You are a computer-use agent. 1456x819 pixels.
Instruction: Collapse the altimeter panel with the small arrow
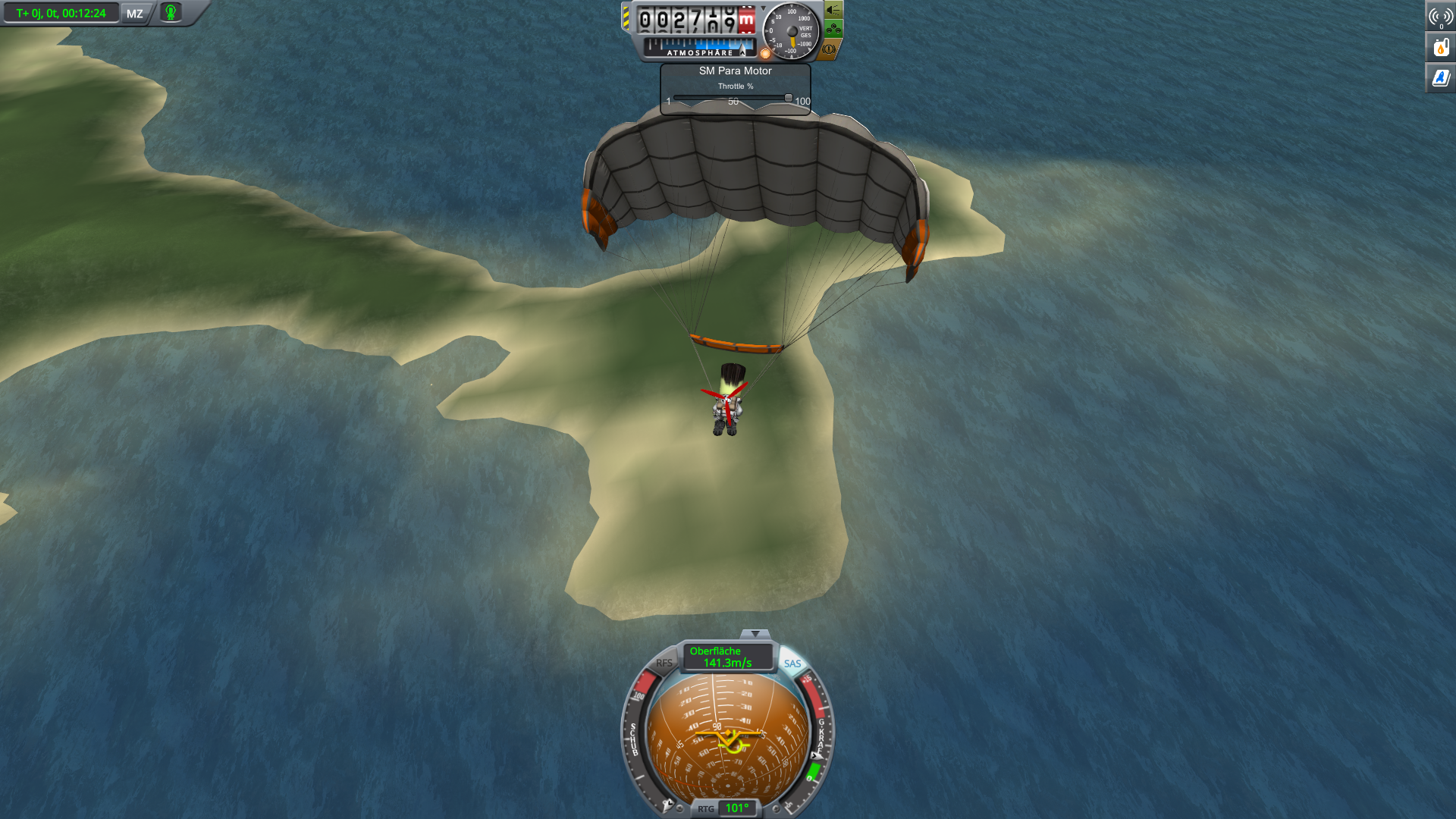(764, 8)
